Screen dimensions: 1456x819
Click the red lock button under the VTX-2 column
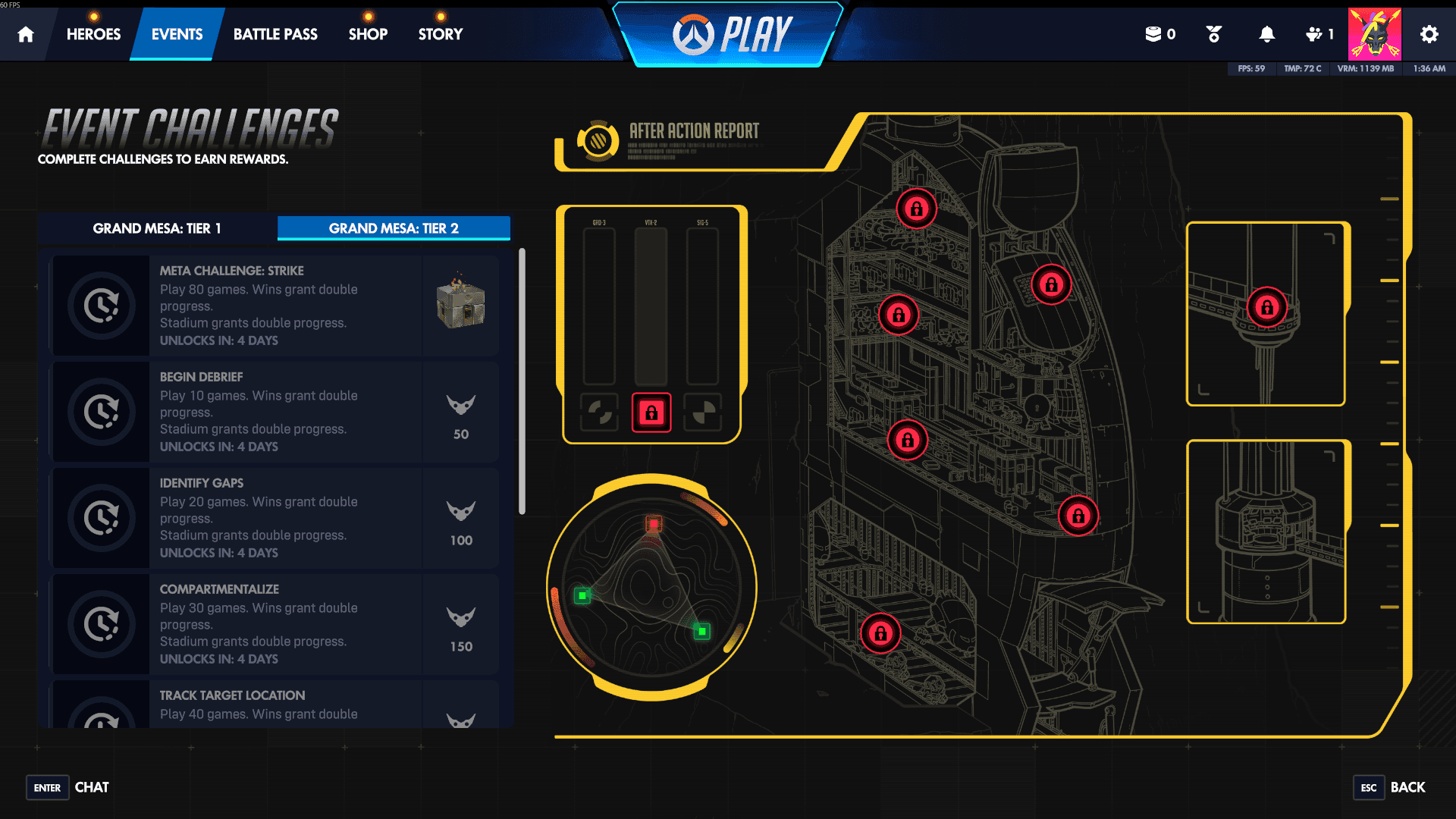tap(651, 413)
